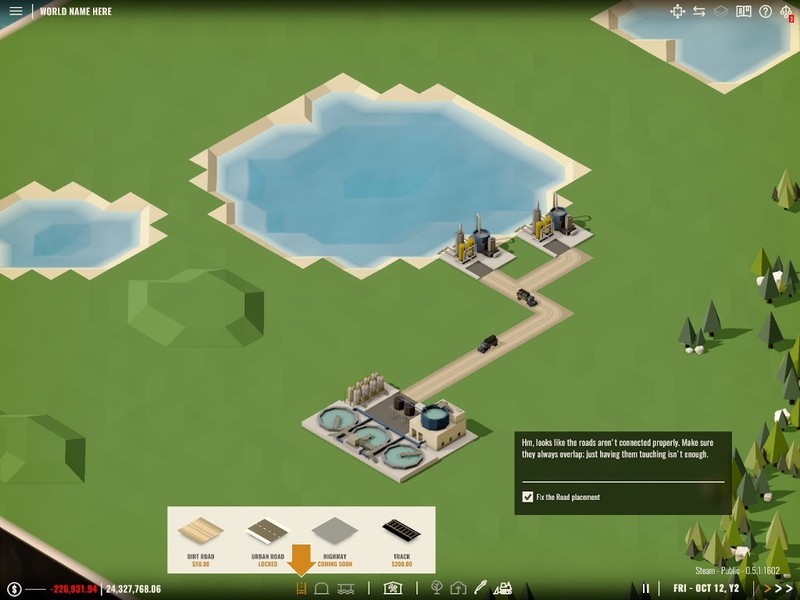Pick the Track build option
Image resolution: width=800 pixels, height=600 pixels.
click(401, 539)
